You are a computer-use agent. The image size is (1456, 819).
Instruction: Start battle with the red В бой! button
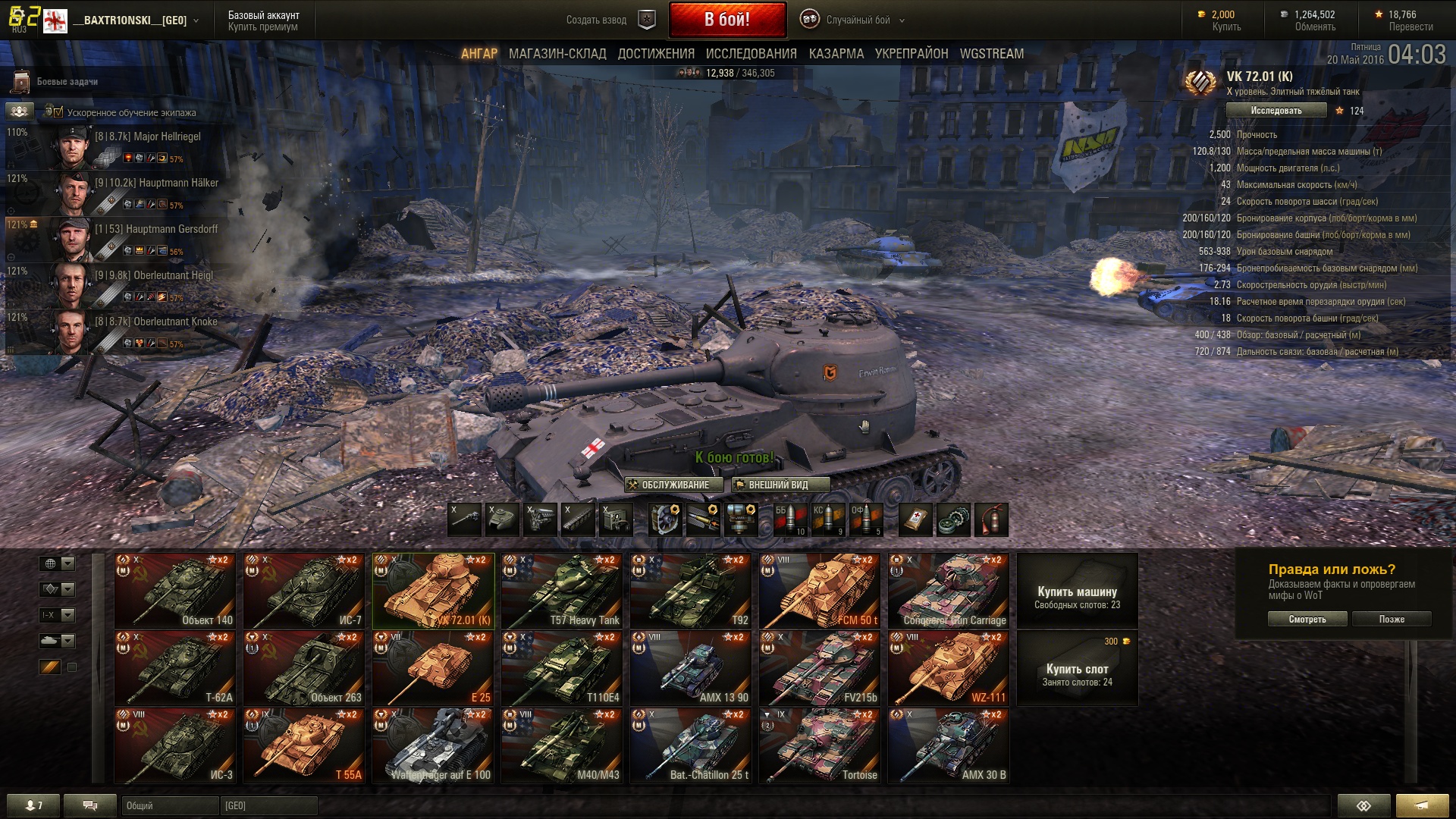(x=726, y=20)
